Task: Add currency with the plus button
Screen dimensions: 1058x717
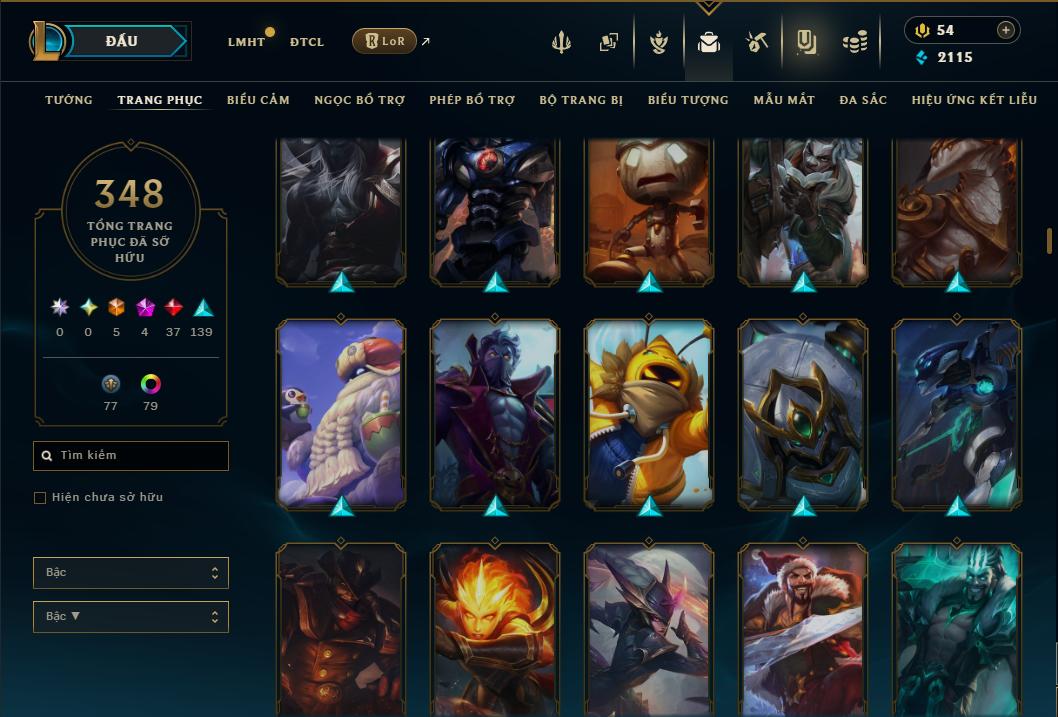Action: tap(1005, 30)
